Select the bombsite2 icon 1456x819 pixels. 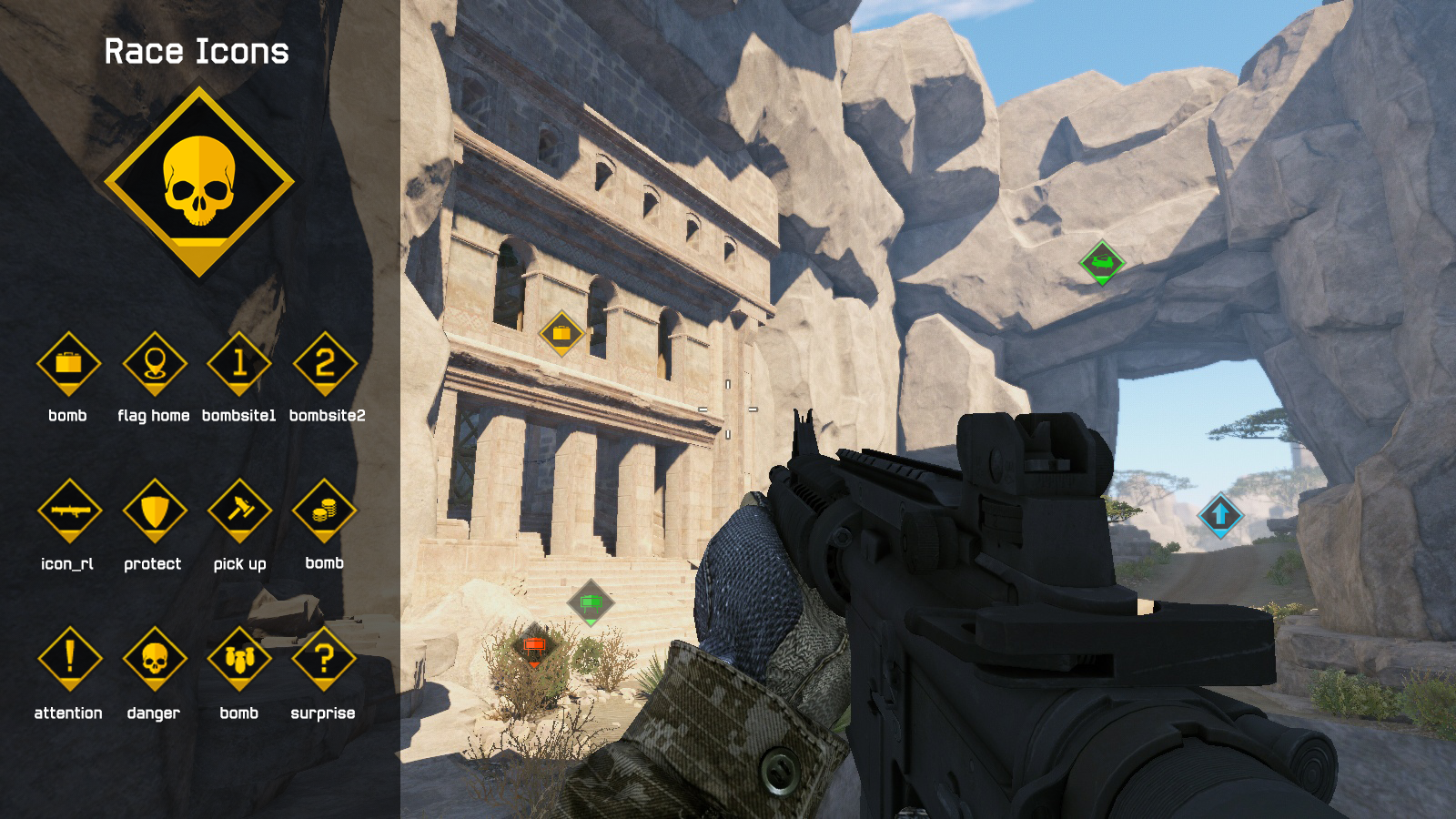tap(325, 364)
